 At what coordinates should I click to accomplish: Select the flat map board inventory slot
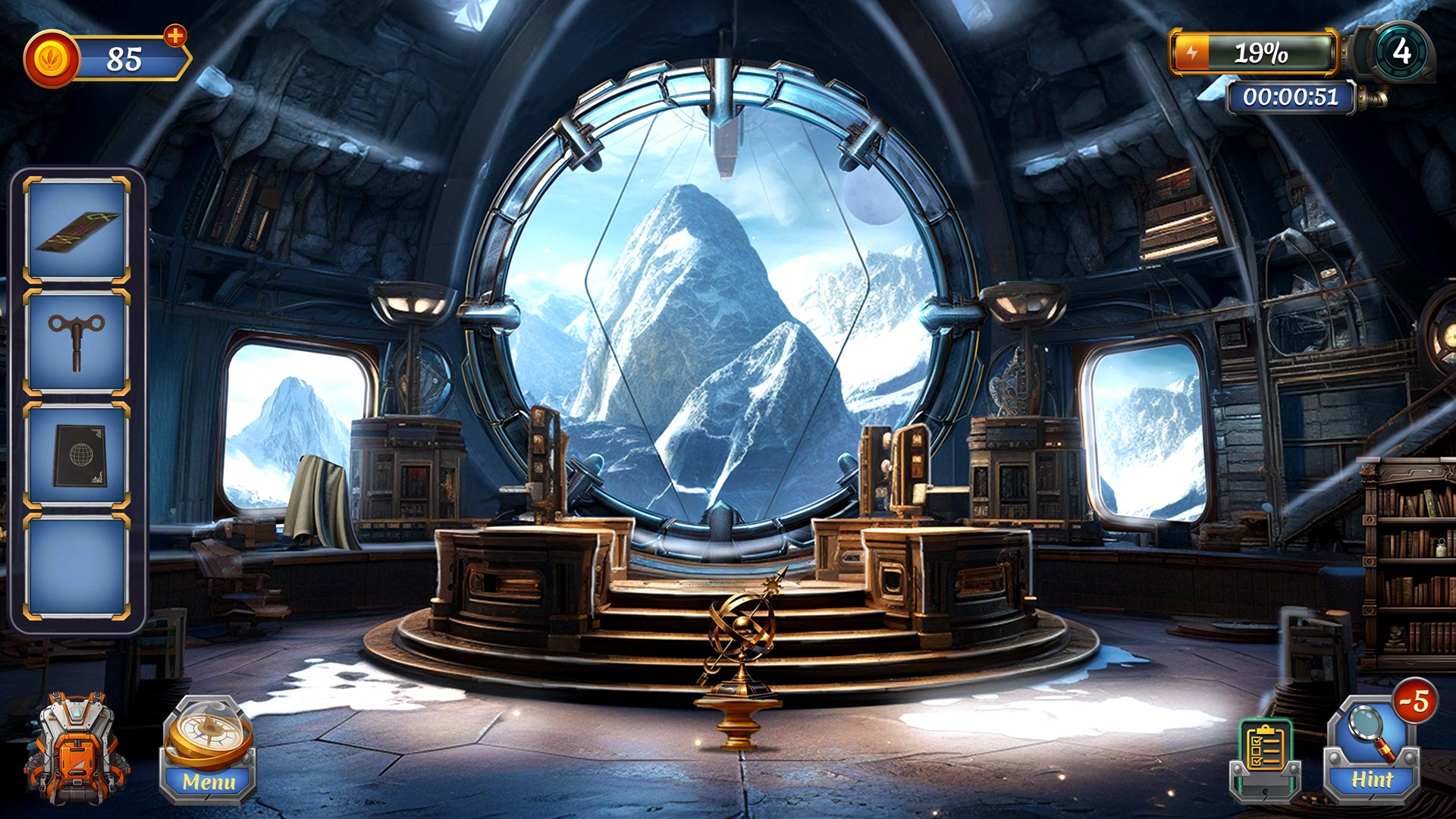pos(77,230)
